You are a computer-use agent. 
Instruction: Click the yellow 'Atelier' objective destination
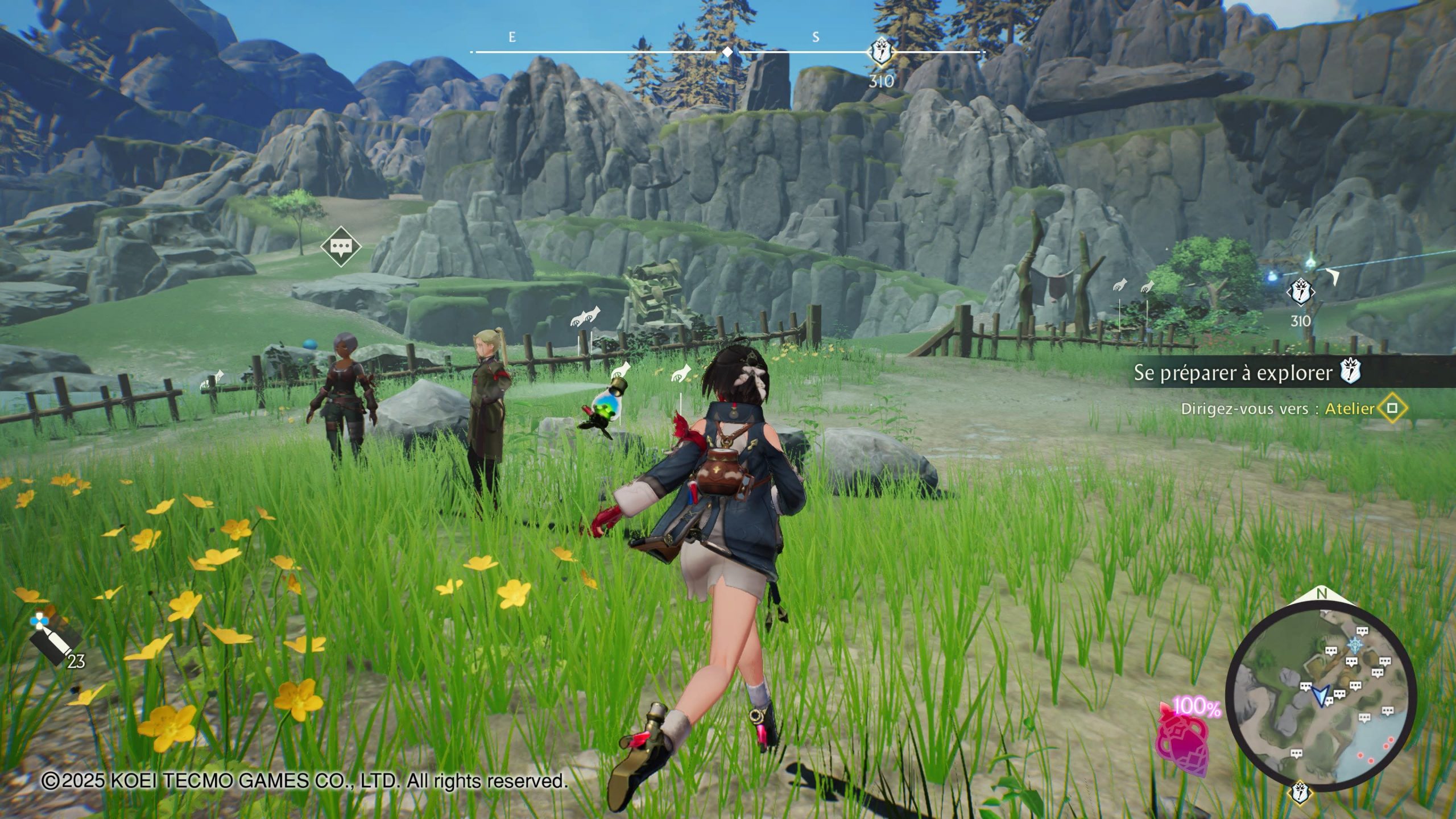click(x=1349, y=408)
